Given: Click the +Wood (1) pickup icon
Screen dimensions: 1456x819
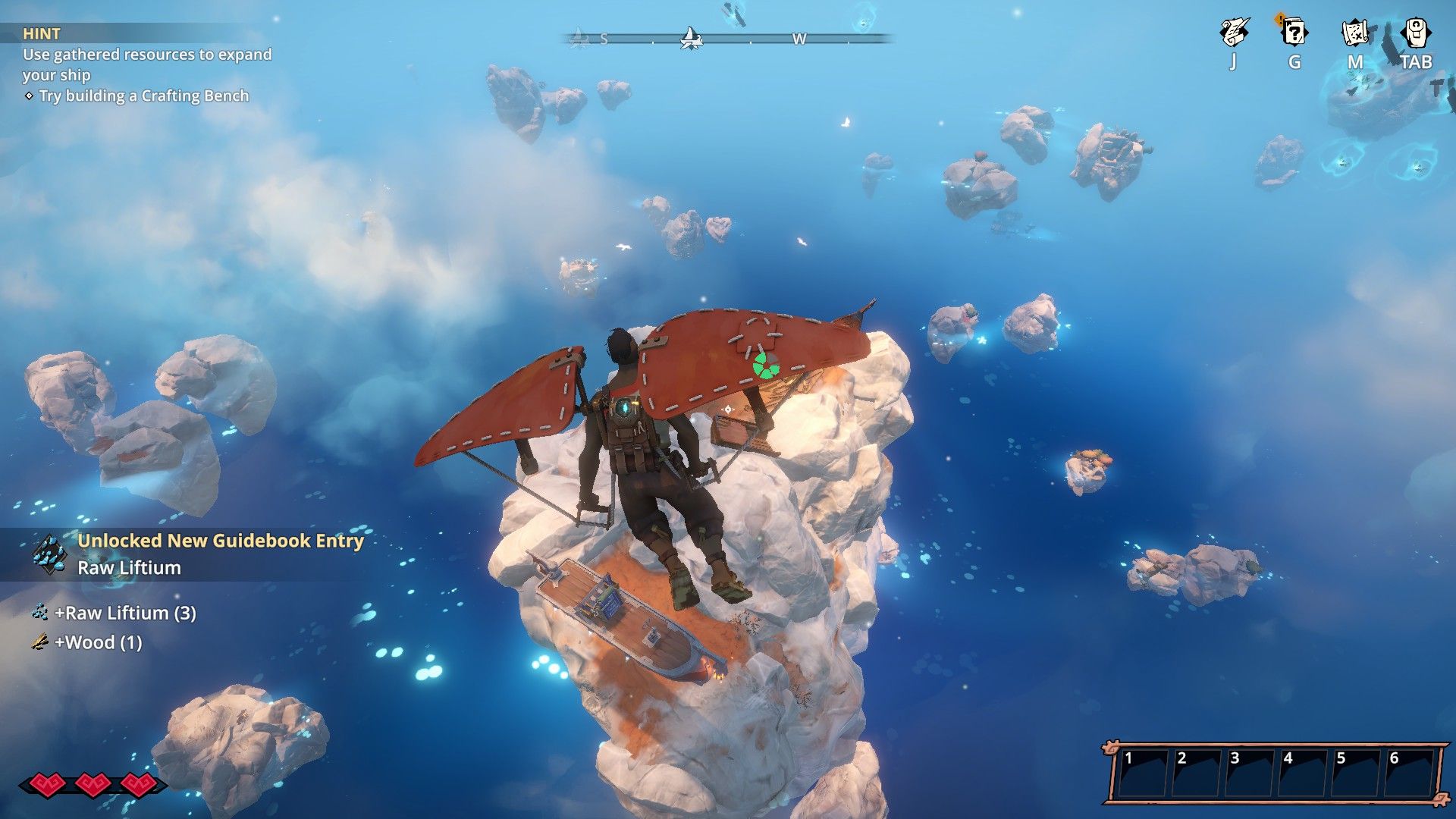Looking at the screenshot, I should click(39, 642).
